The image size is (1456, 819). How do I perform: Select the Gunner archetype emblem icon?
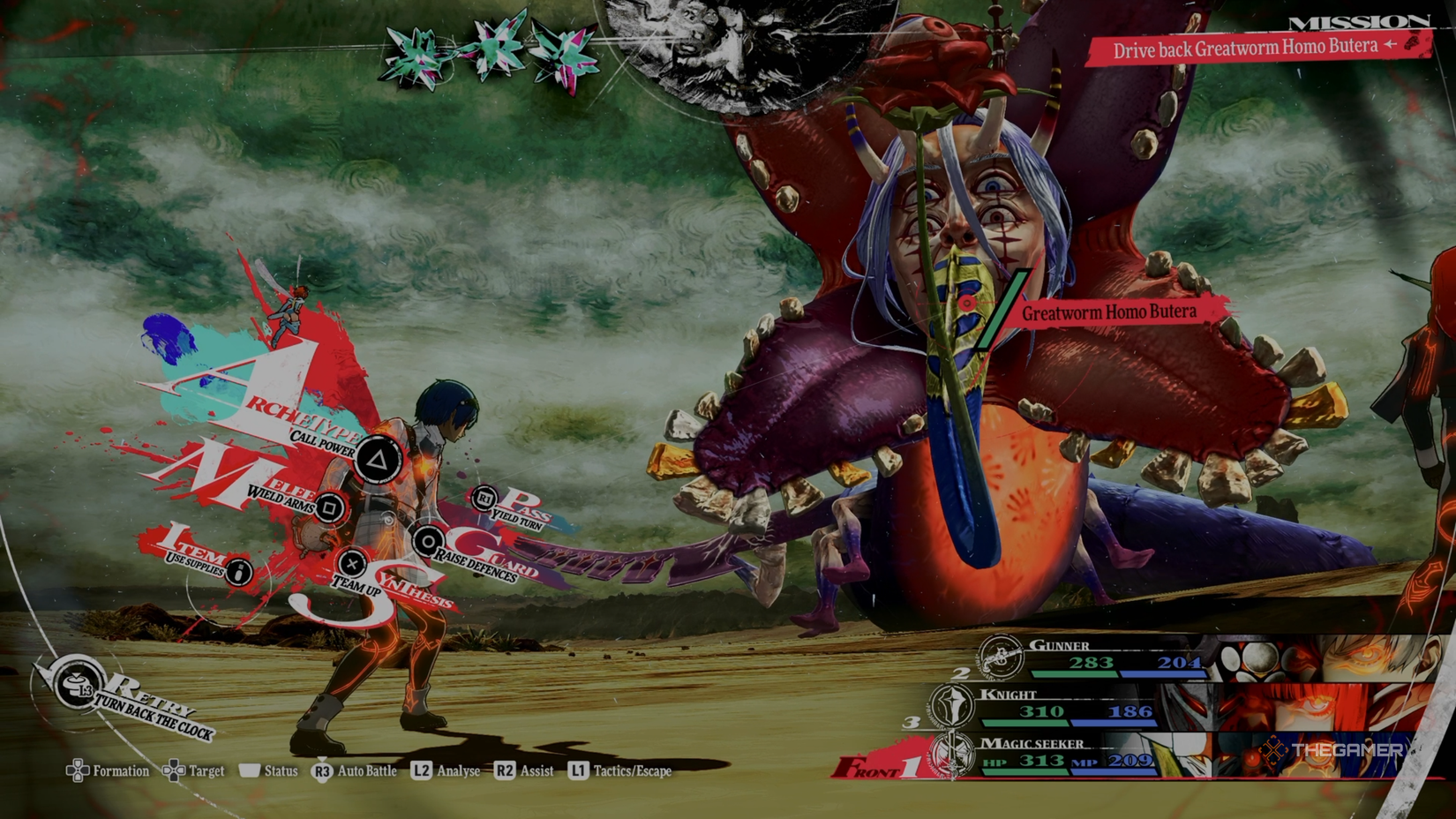point(1000,657)
